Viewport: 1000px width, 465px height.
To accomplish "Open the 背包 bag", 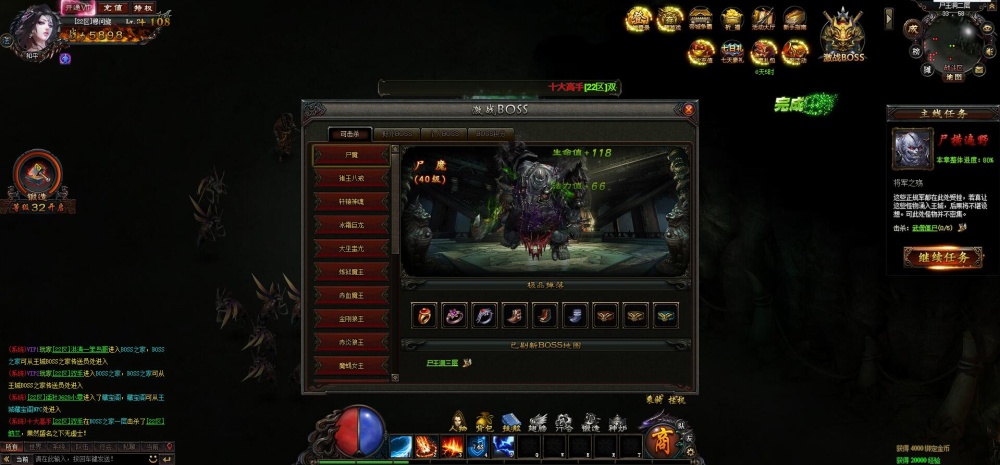I will click(x=484, y=421).
